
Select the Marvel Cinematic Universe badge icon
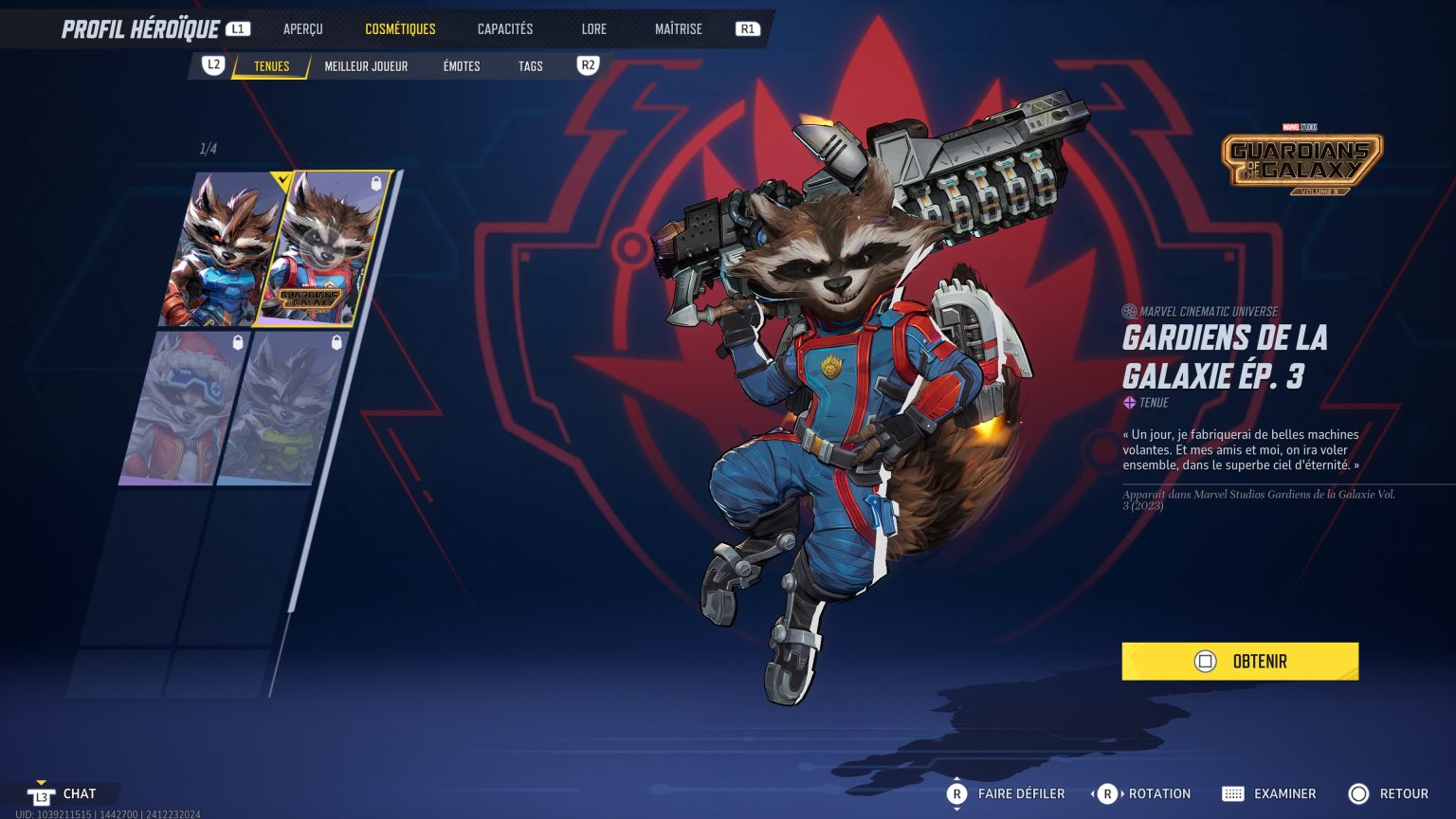1128,311
